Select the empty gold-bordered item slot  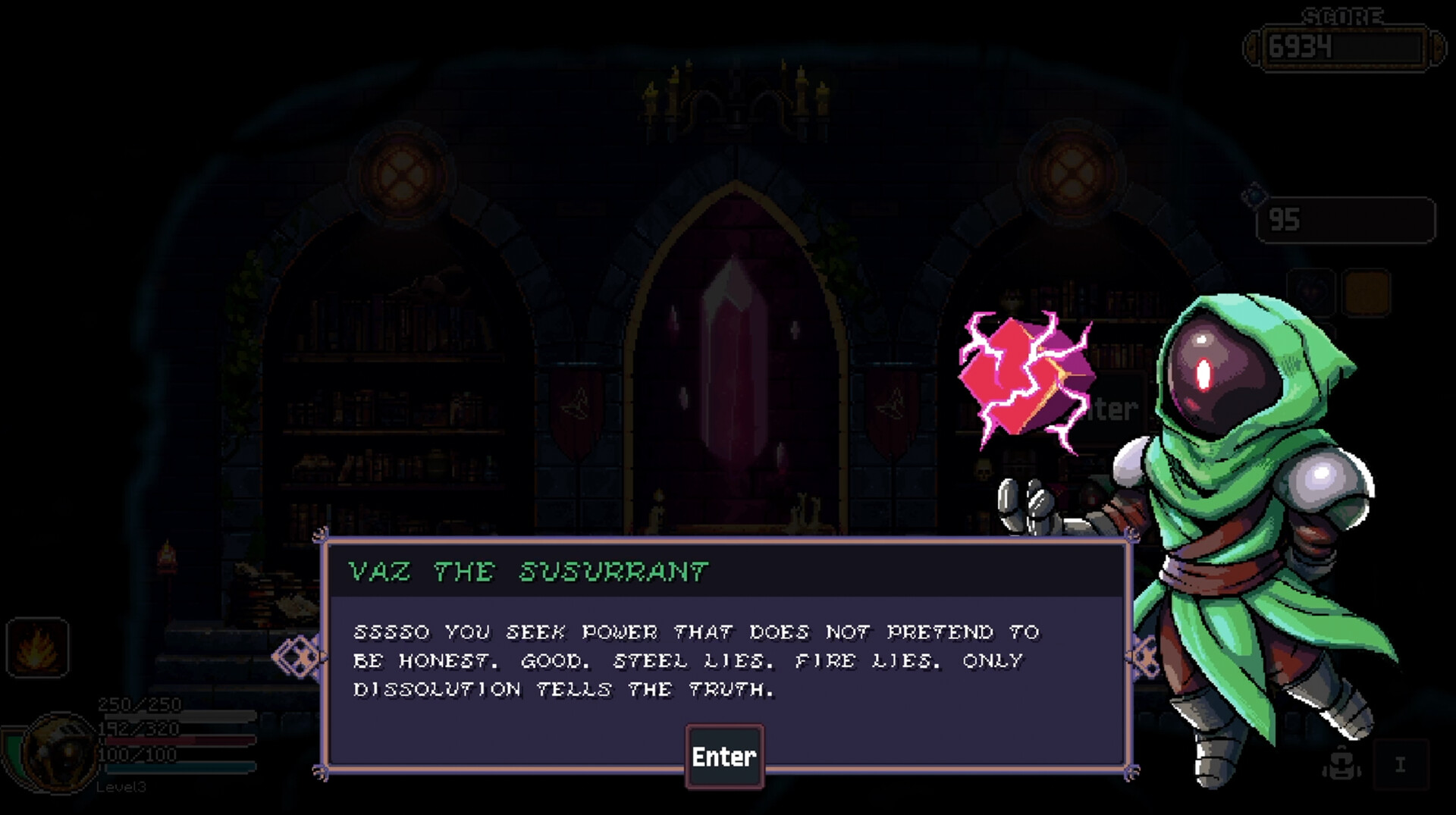coord(1366,293)
